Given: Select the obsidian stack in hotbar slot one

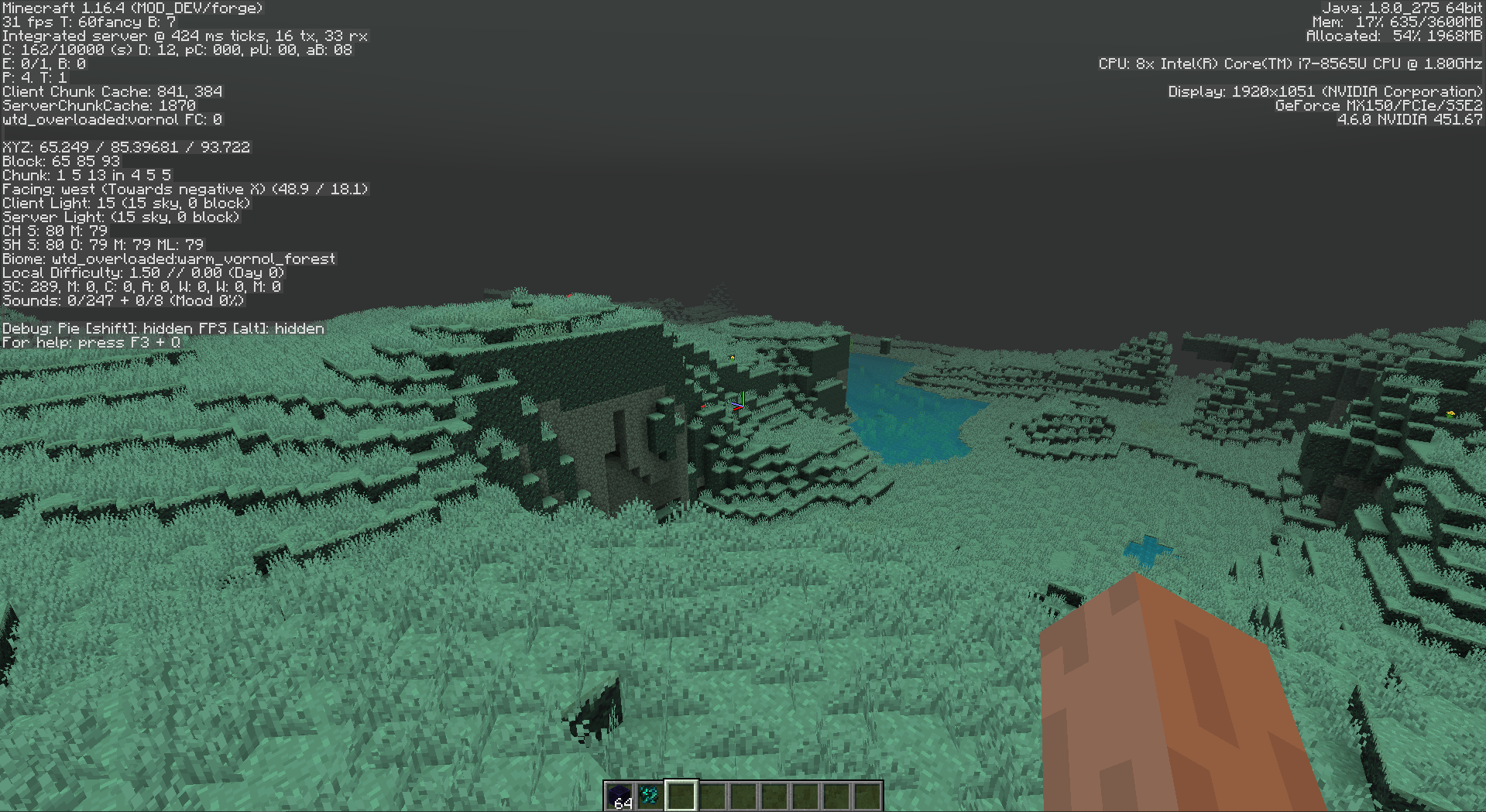Looking at the screenshot, I should (619, 793).
